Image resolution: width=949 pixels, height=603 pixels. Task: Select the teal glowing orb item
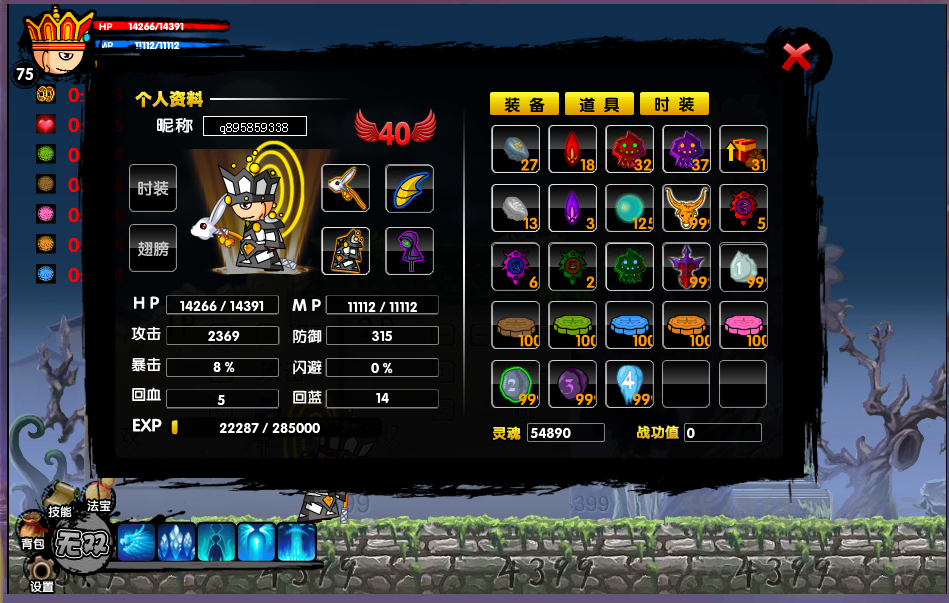[x=629, y=208]
